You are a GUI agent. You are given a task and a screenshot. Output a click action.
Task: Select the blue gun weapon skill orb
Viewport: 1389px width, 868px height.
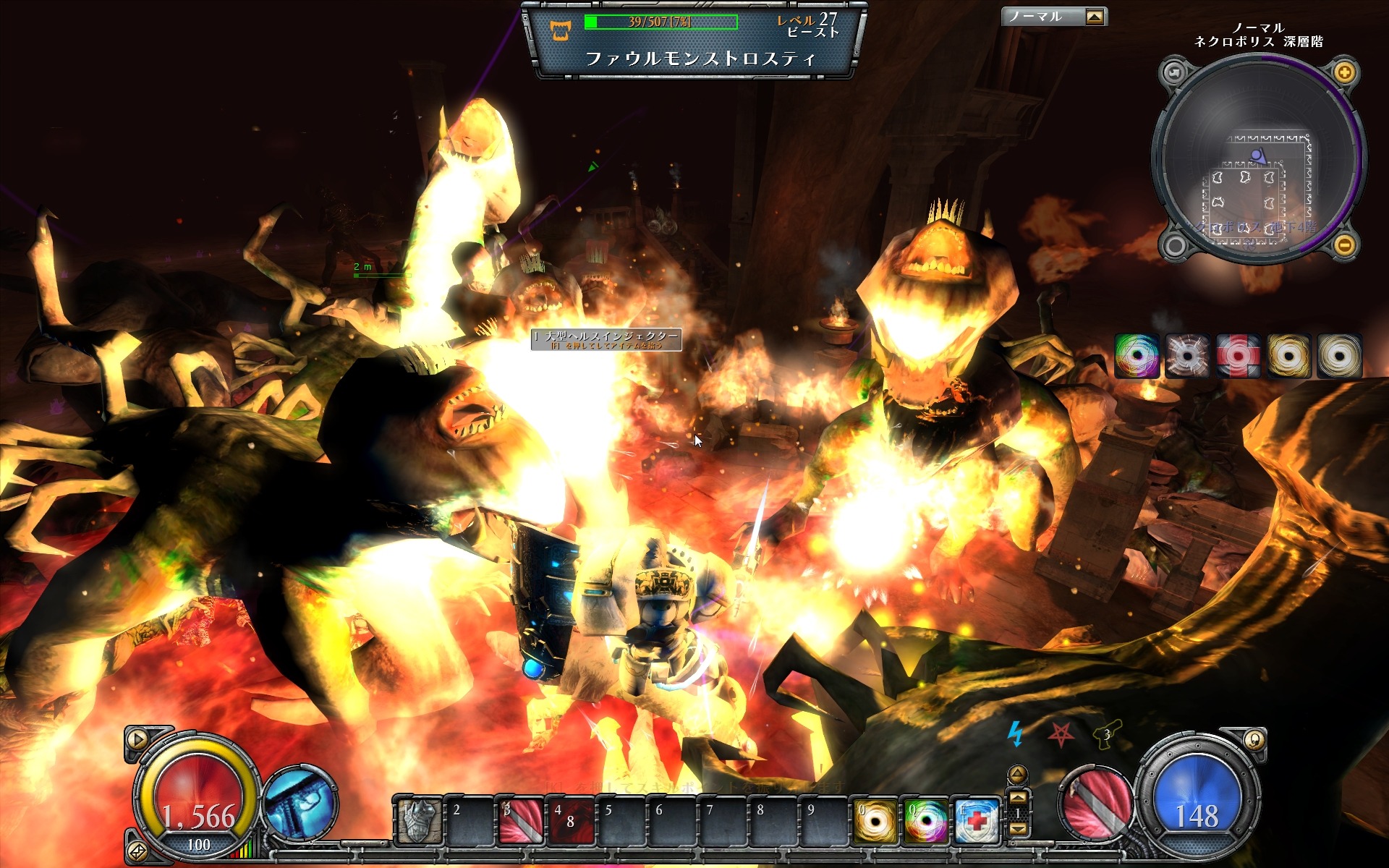click(x=299, y=803)
